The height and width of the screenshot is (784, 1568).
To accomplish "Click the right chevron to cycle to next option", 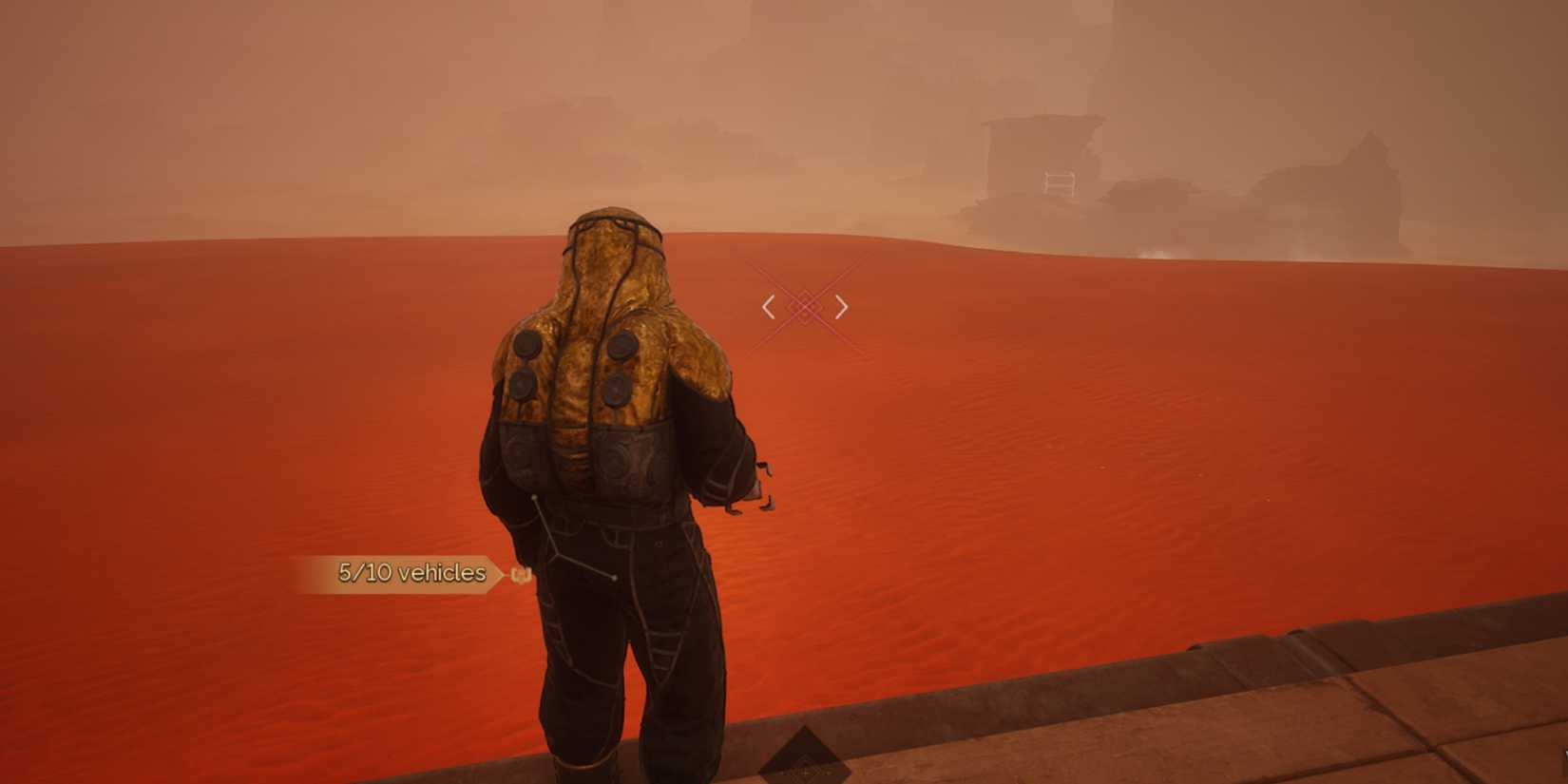I will click(842, 306).
